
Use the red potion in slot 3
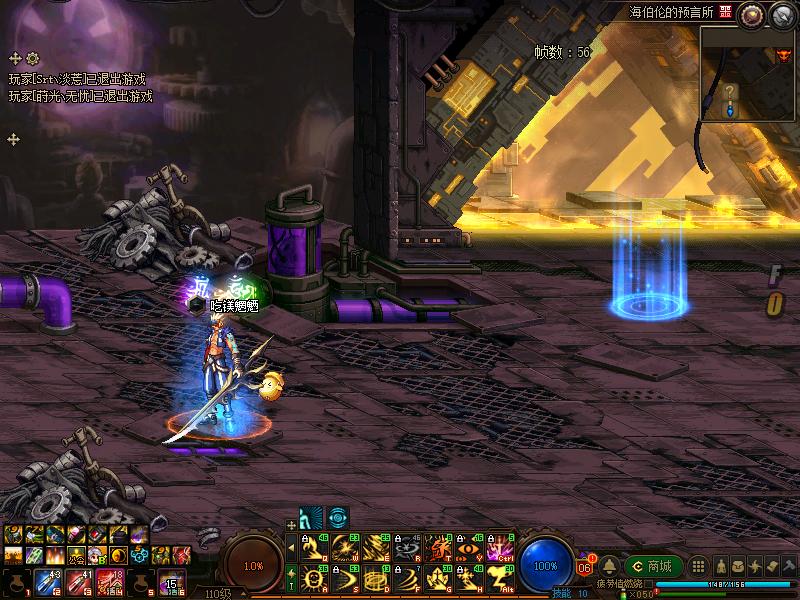point(80,580)
